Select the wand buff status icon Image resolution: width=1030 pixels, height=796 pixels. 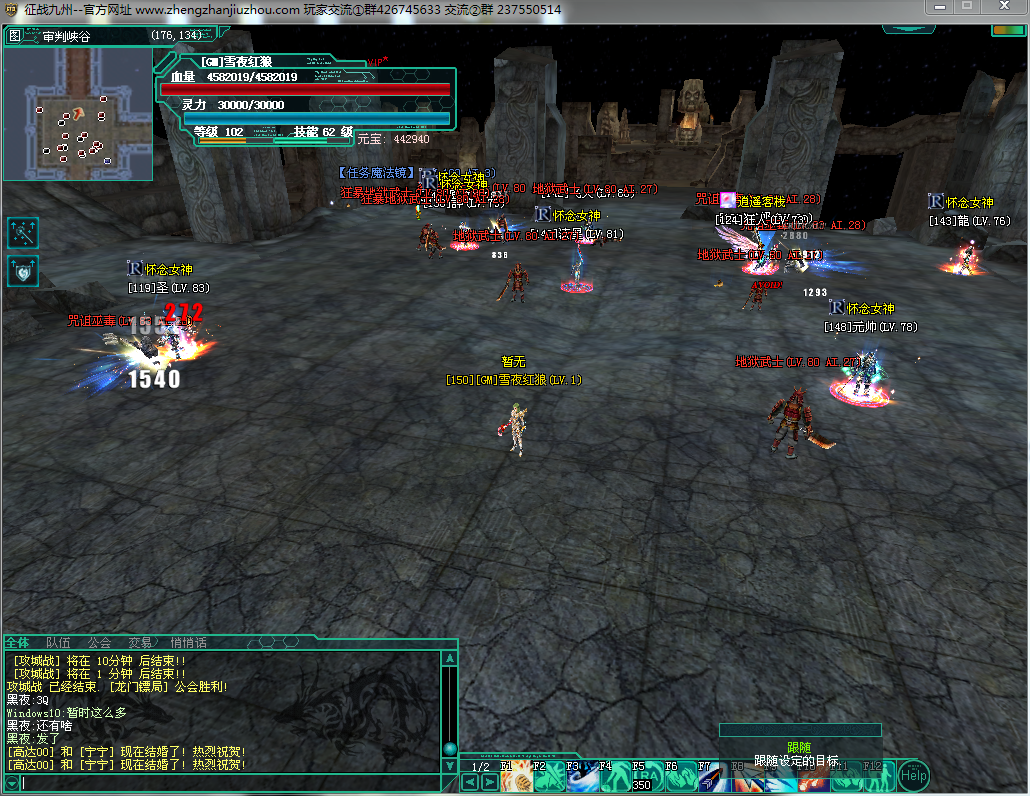(23, 233)
